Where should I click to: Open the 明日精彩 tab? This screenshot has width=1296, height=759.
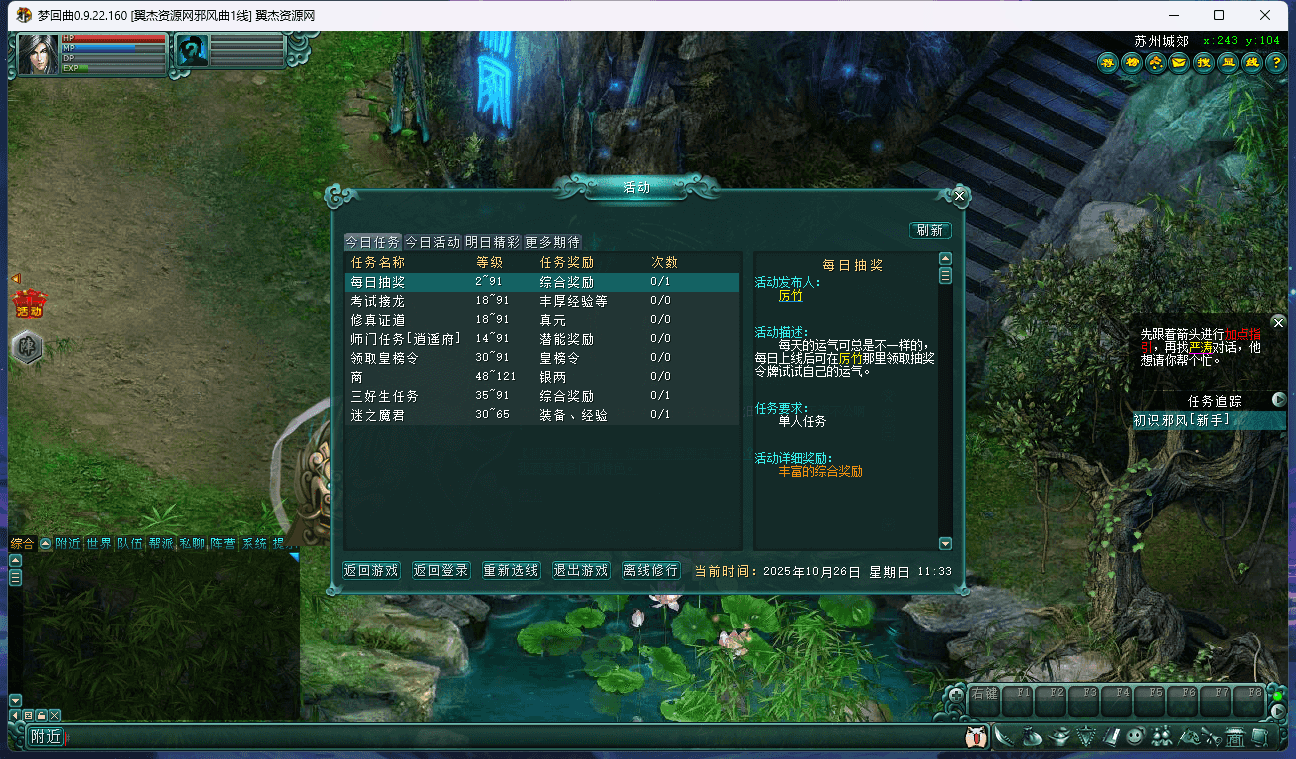tap(491, 241)
